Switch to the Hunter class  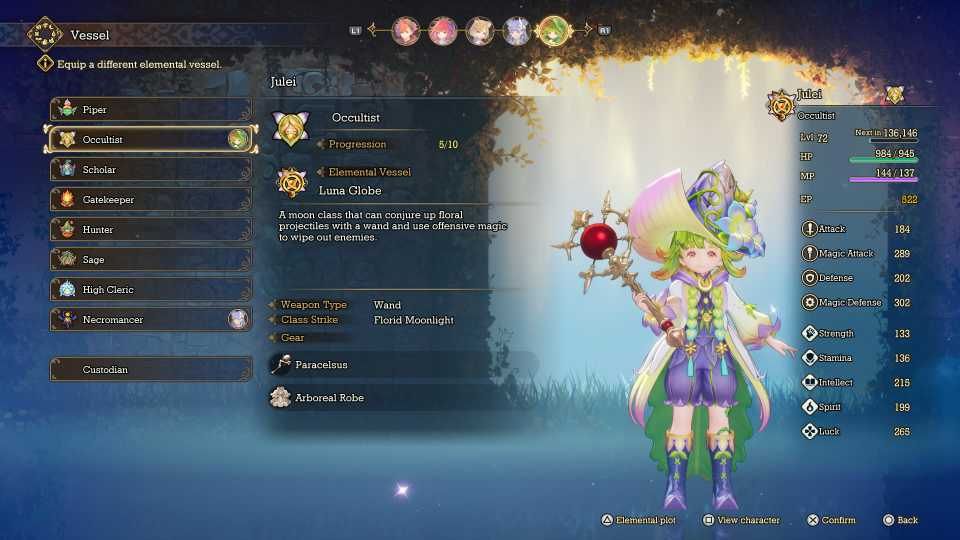click(150, 229)
